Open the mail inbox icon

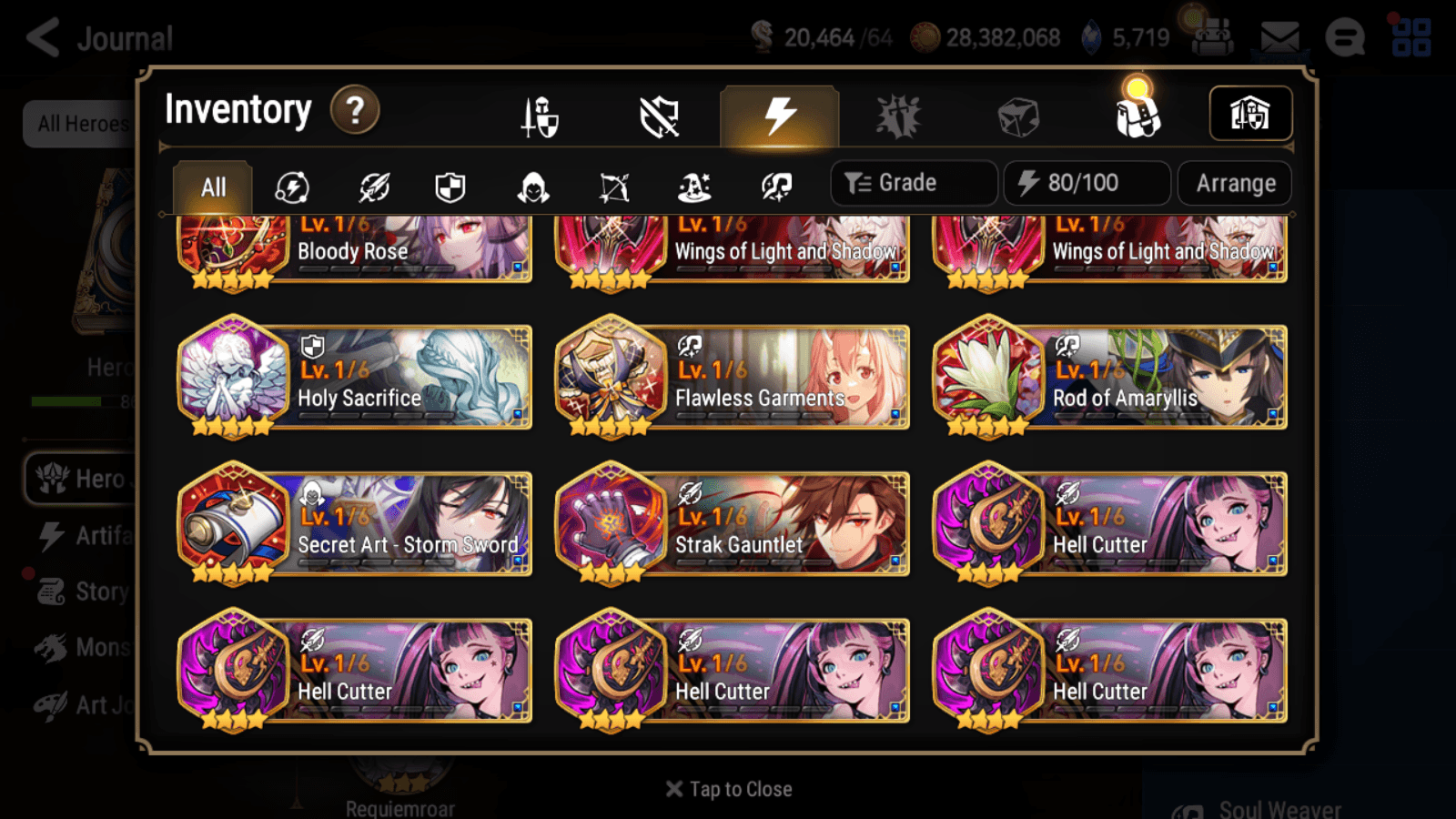click(1280, 37)
